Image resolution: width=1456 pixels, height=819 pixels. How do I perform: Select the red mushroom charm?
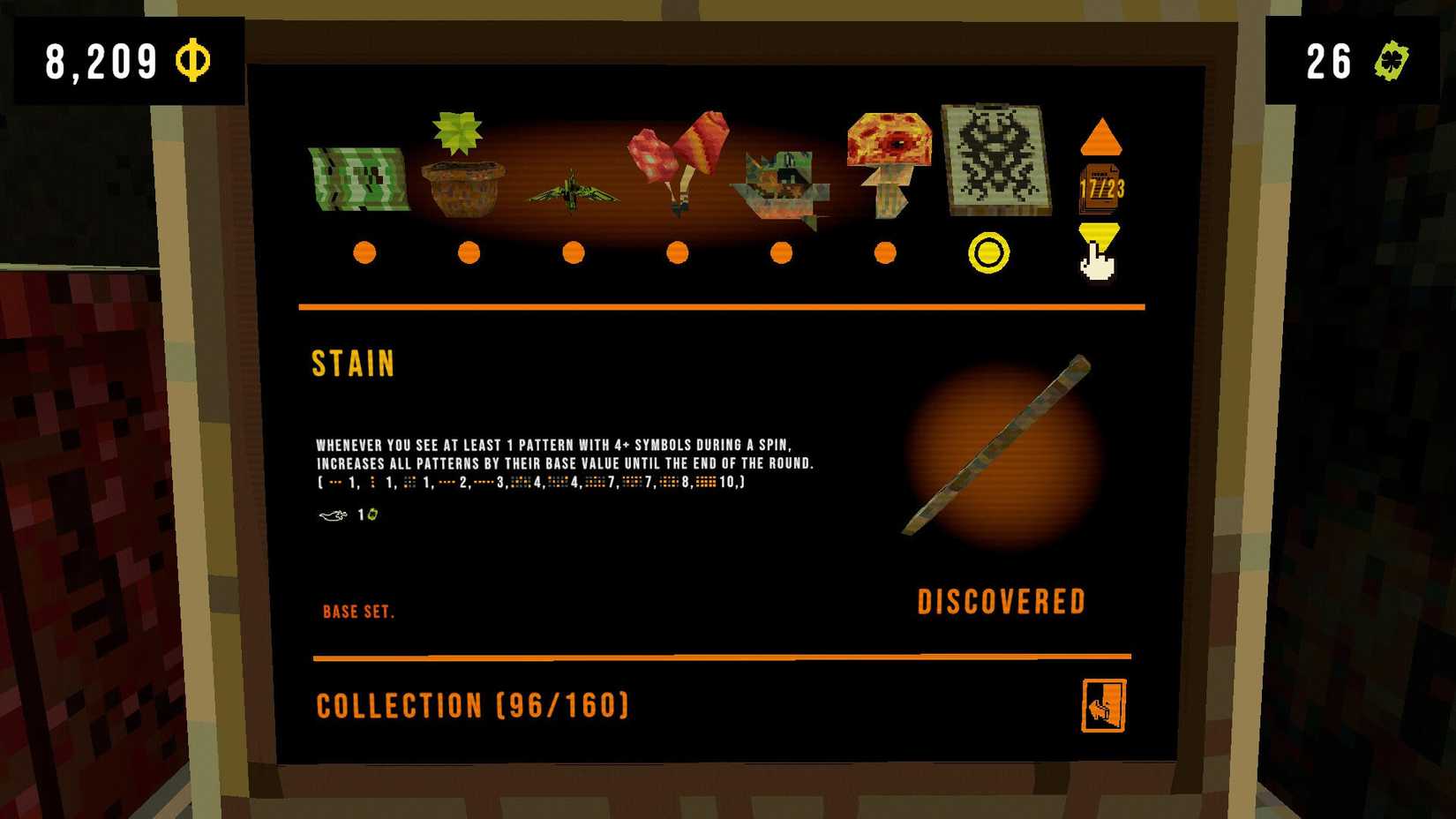tap(887, 163)
